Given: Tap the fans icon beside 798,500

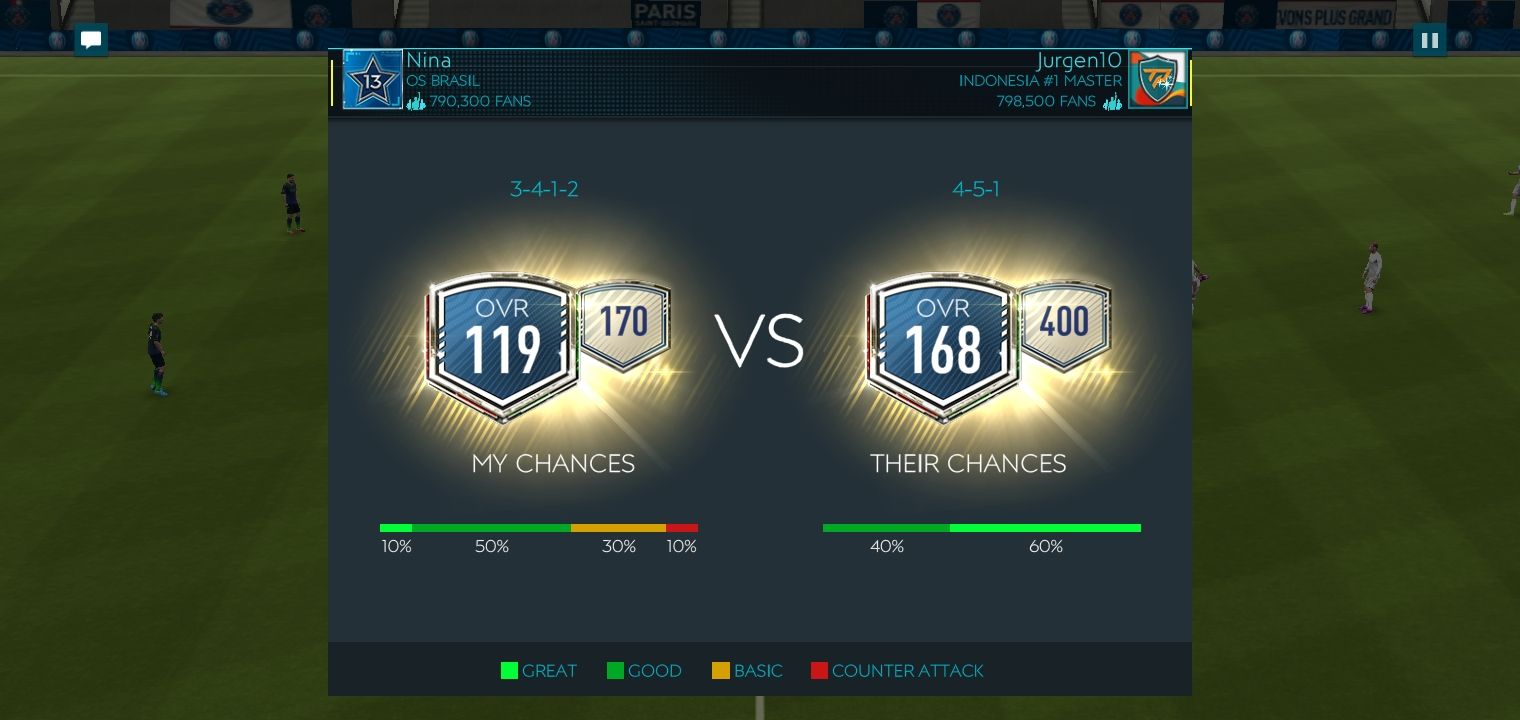Looking at the screenshot, I should point(1113,102).
